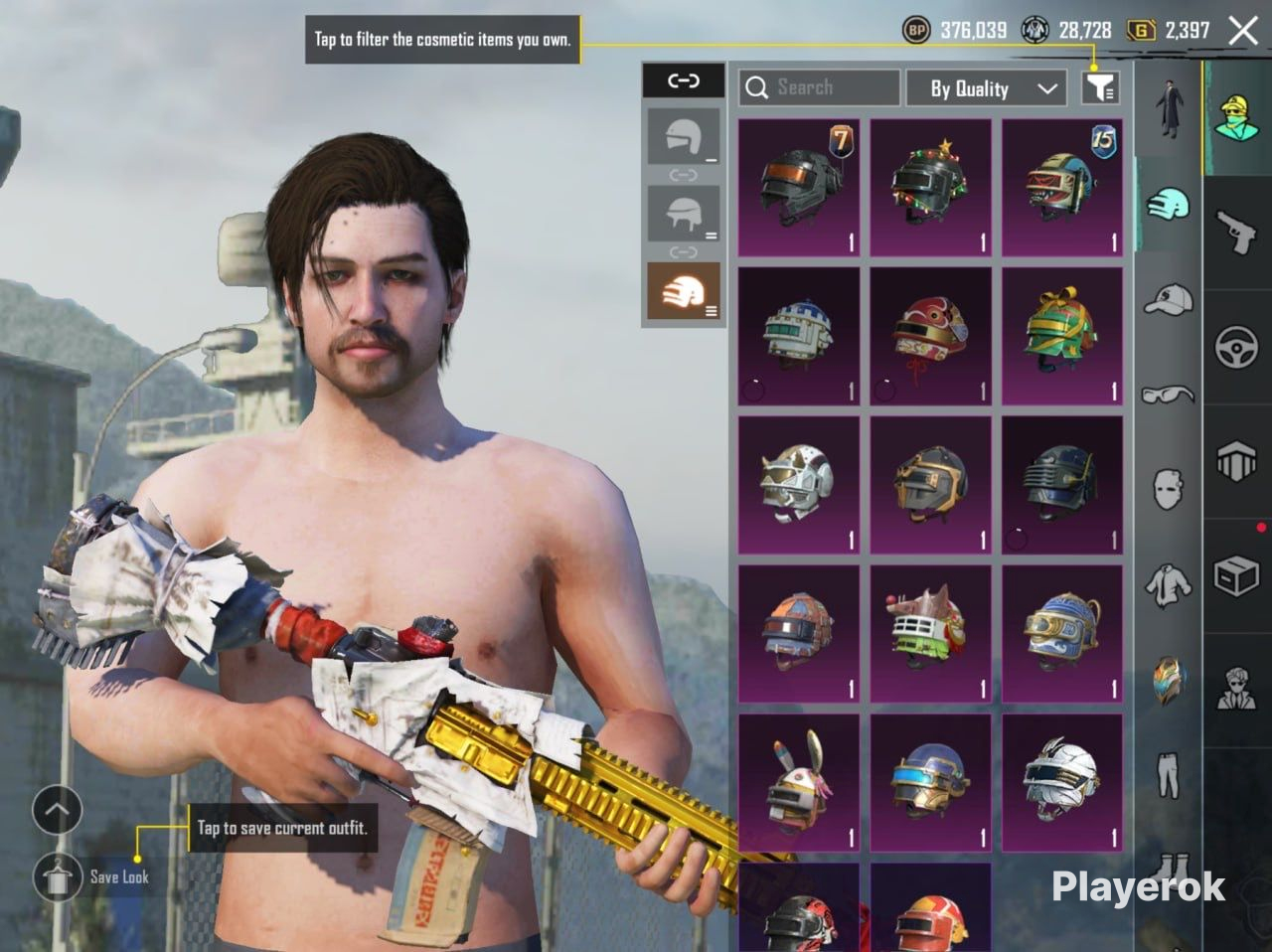Toggle the owned items filter funnel
The height and width of the screenshot is (952, 1272).
click(1100, 88)
